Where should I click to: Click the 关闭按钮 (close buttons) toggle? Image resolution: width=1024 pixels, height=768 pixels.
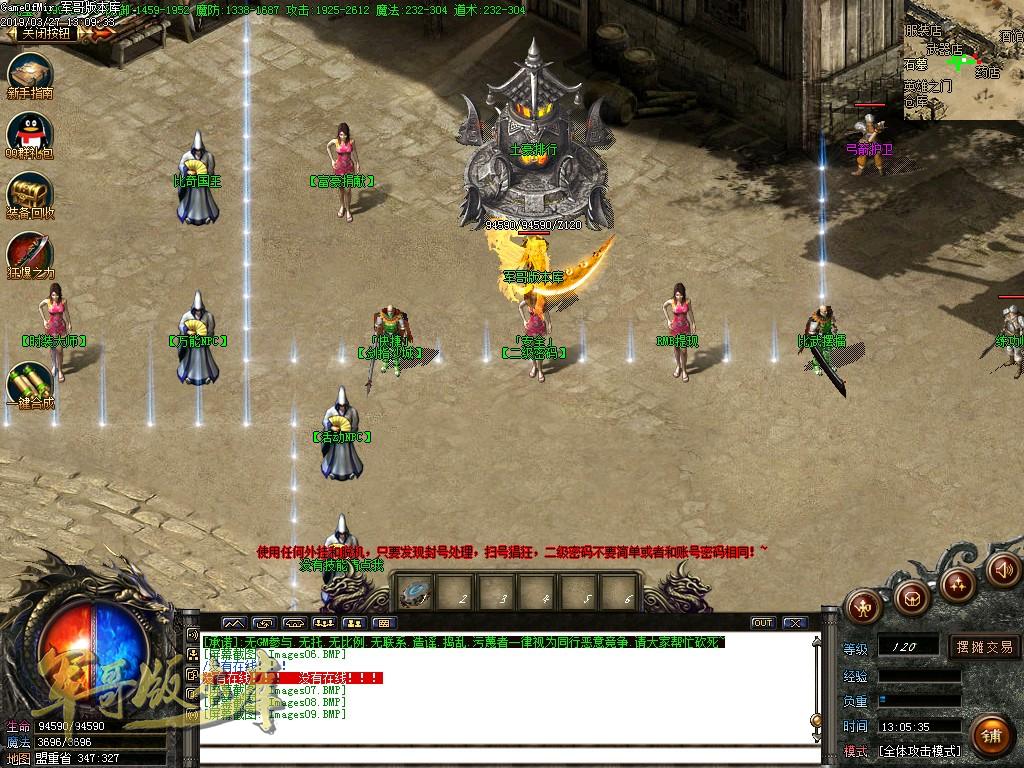point(46,33)
